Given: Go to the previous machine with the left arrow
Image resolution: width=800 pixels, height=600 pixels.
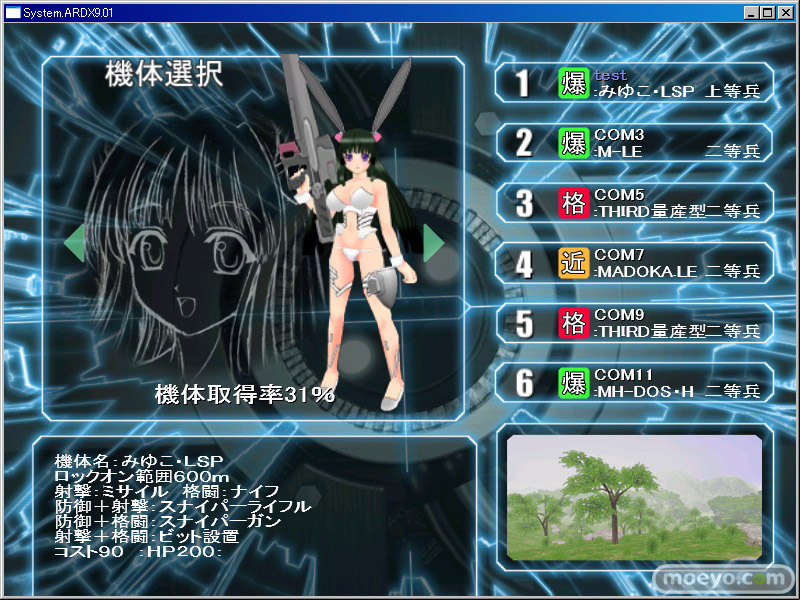Looking at the screenshot, I should click(x=74, y=243).
